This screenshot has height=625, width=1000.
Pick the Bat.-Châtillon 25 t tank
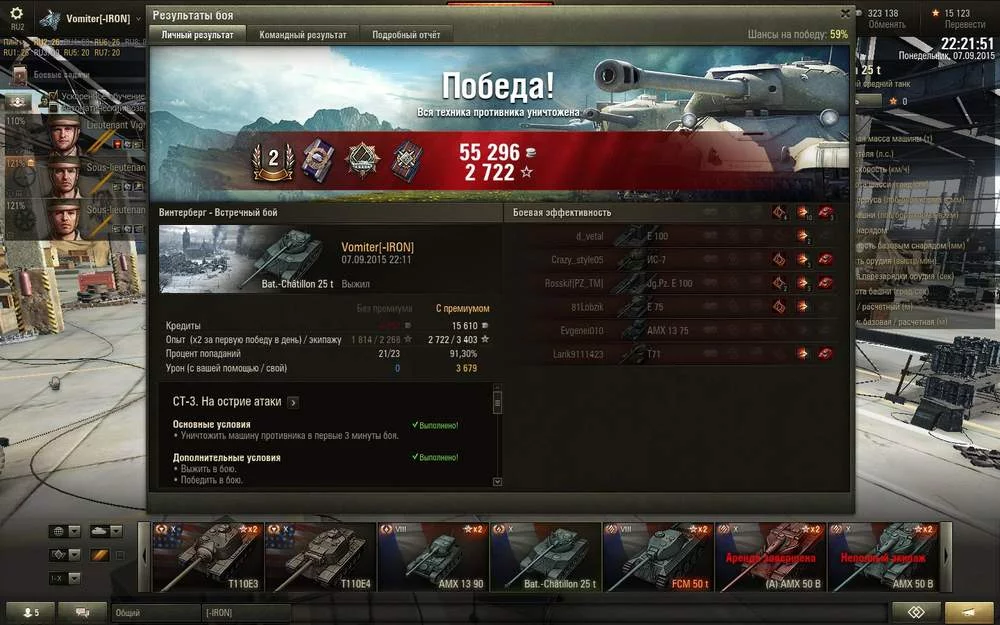(545, 557)
